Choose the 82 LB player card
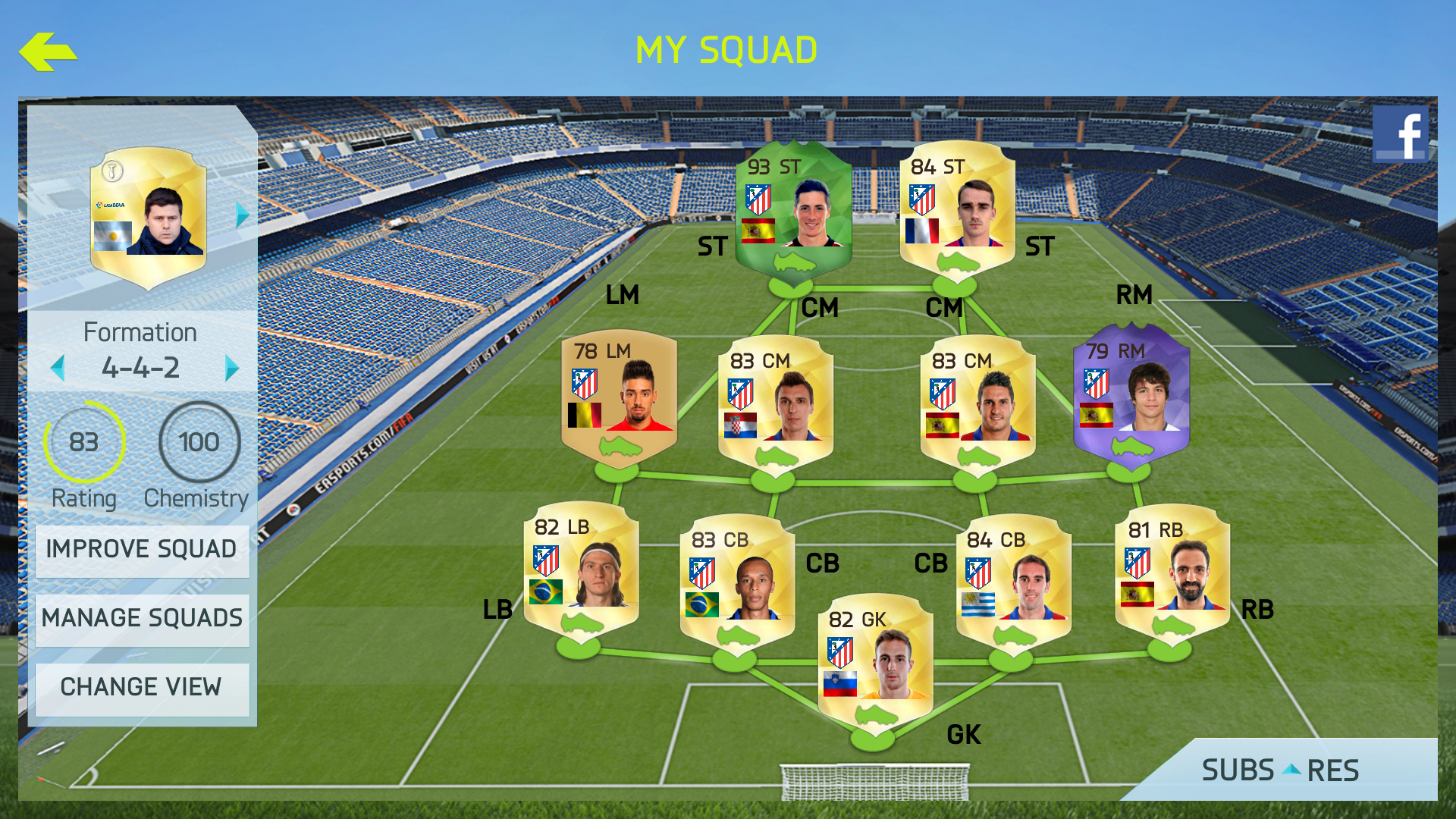The height and width of the screenshot is (819, 1456). pos(582,569)
